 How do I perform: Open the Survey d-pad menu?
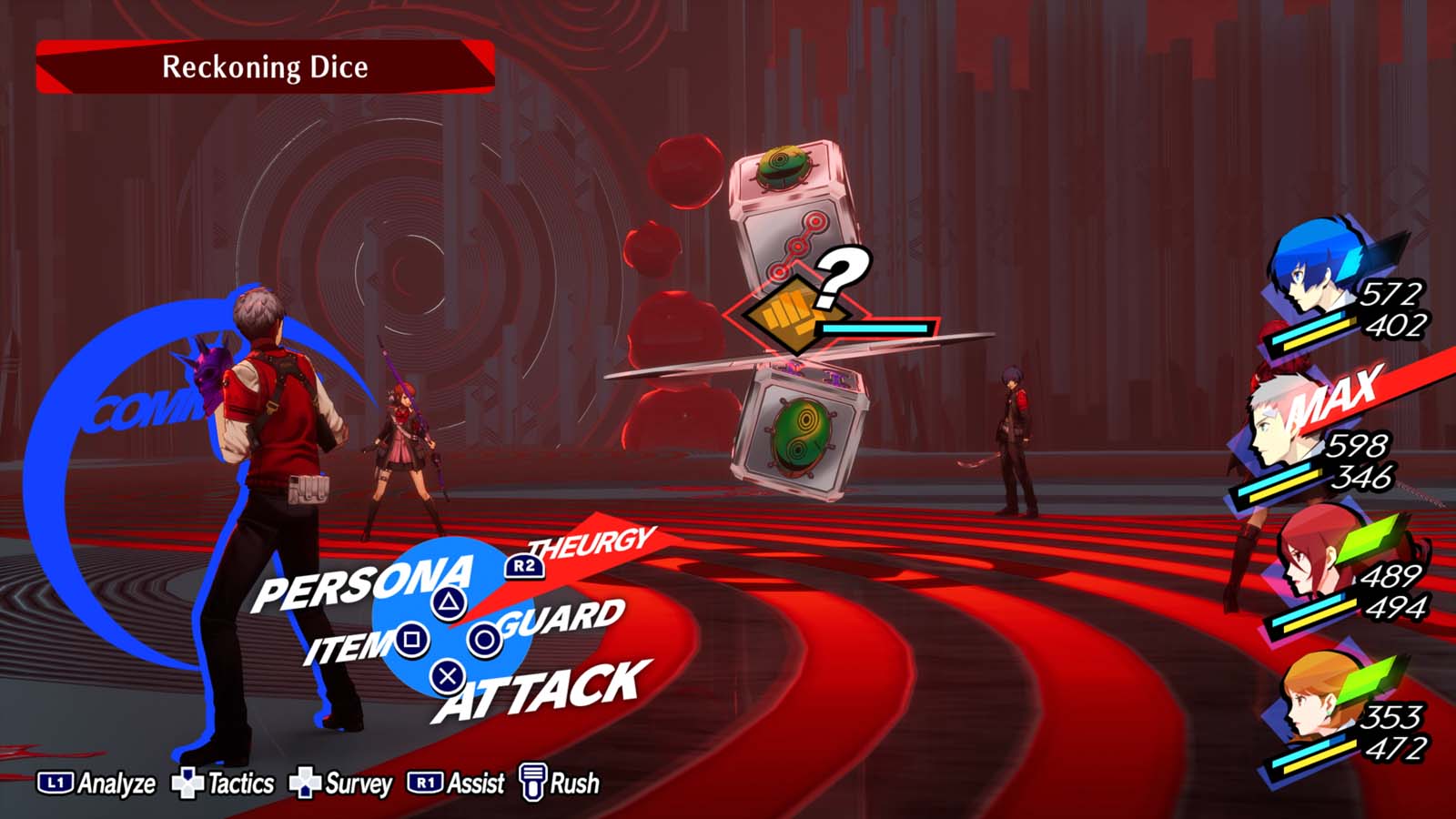point(305,781)
